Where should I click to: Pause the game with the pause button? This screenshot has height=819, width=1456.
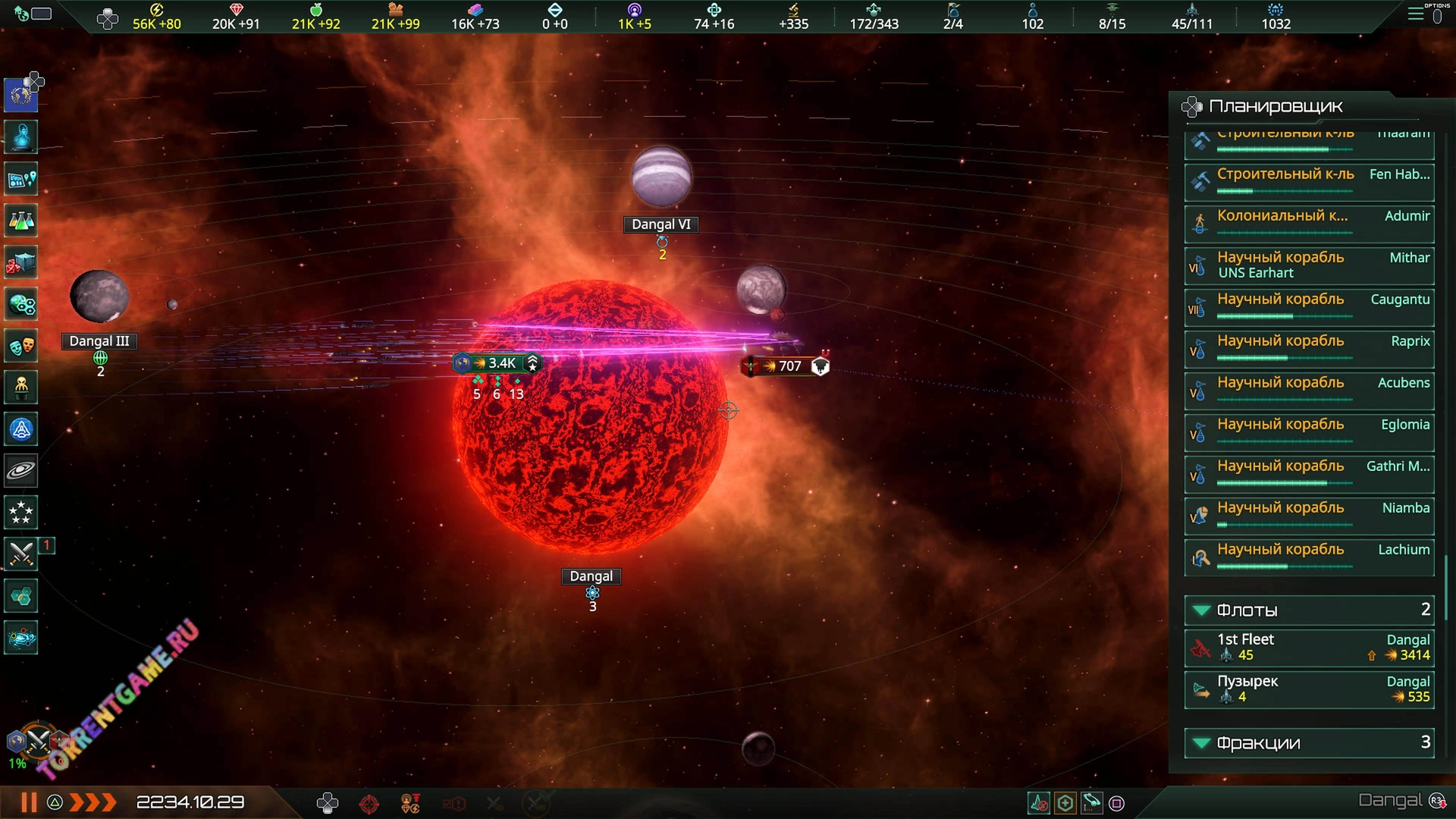click(x=29, y=802)
